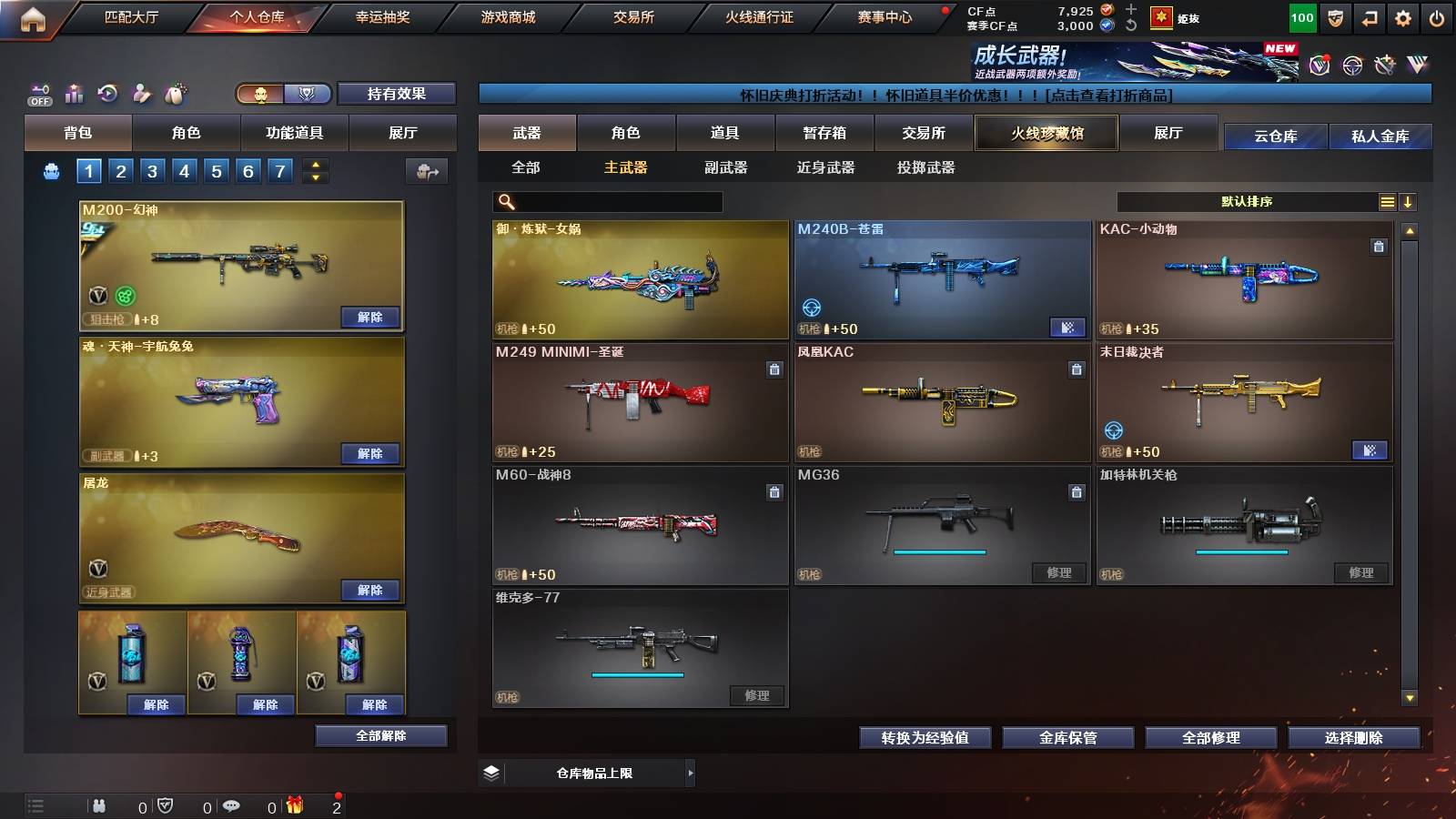Screen dimensions: 1456x819
Task: Open the 幸运抽奖 menu at the top
Action: pyautogui.click(x=382, y=16)
